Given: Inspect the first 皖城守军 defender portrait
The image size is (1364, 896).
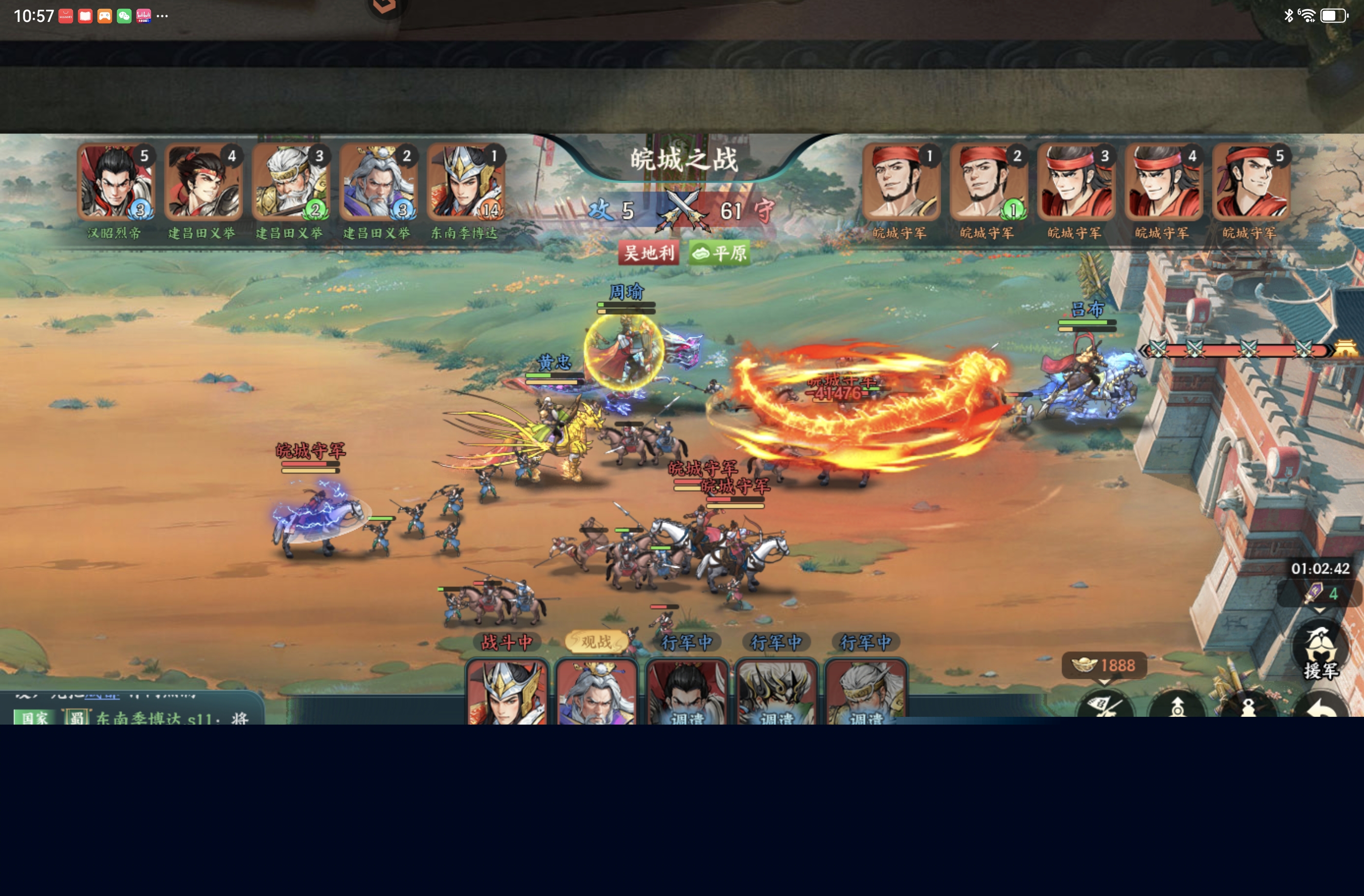Looking at the screenshot, I should 901,183.
